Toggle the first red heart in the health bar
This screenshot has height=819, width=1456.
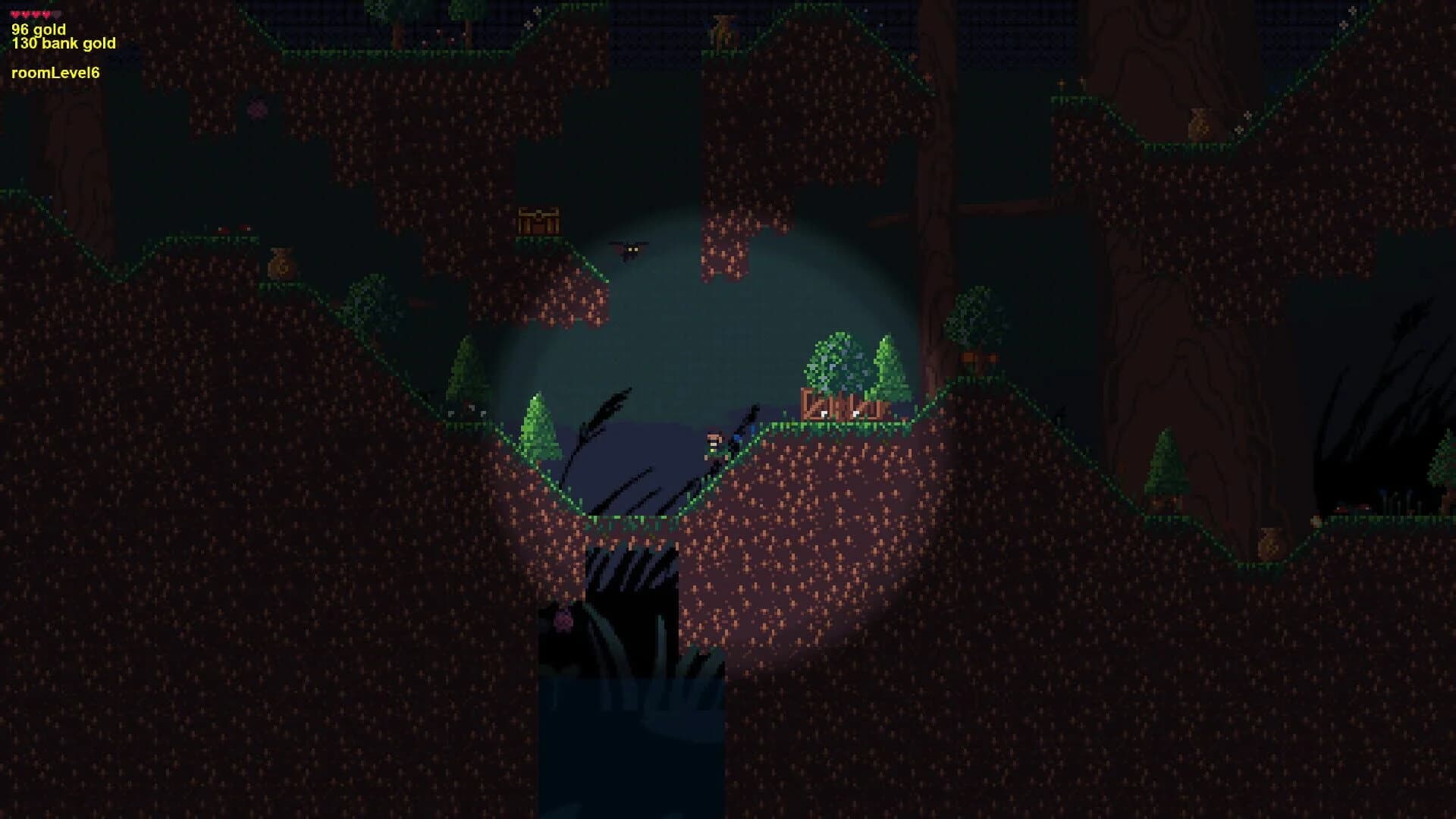click(15, 14)
